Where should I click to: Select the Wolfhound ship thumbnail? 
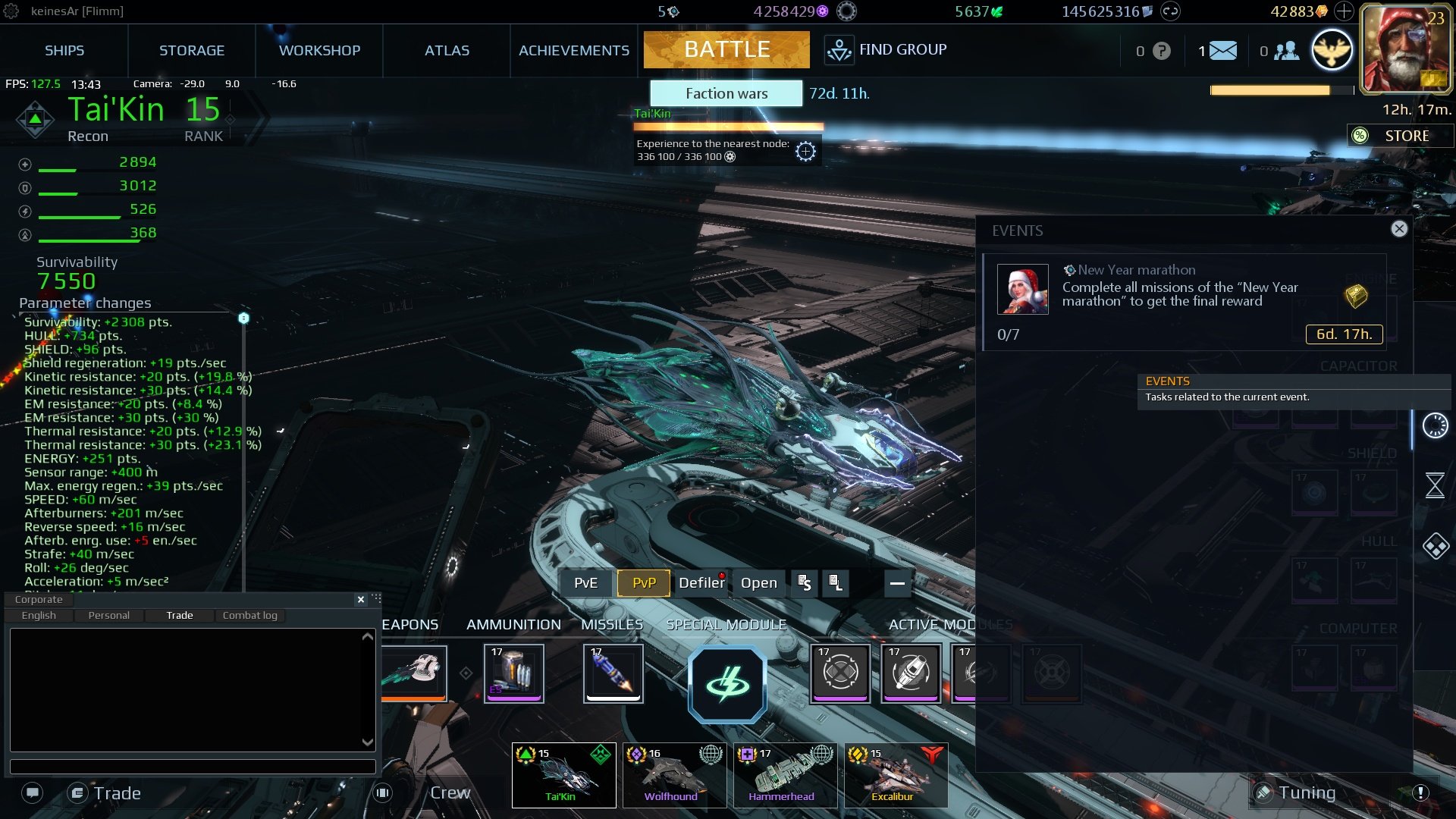pyautogui.click(x=673, y=773)
